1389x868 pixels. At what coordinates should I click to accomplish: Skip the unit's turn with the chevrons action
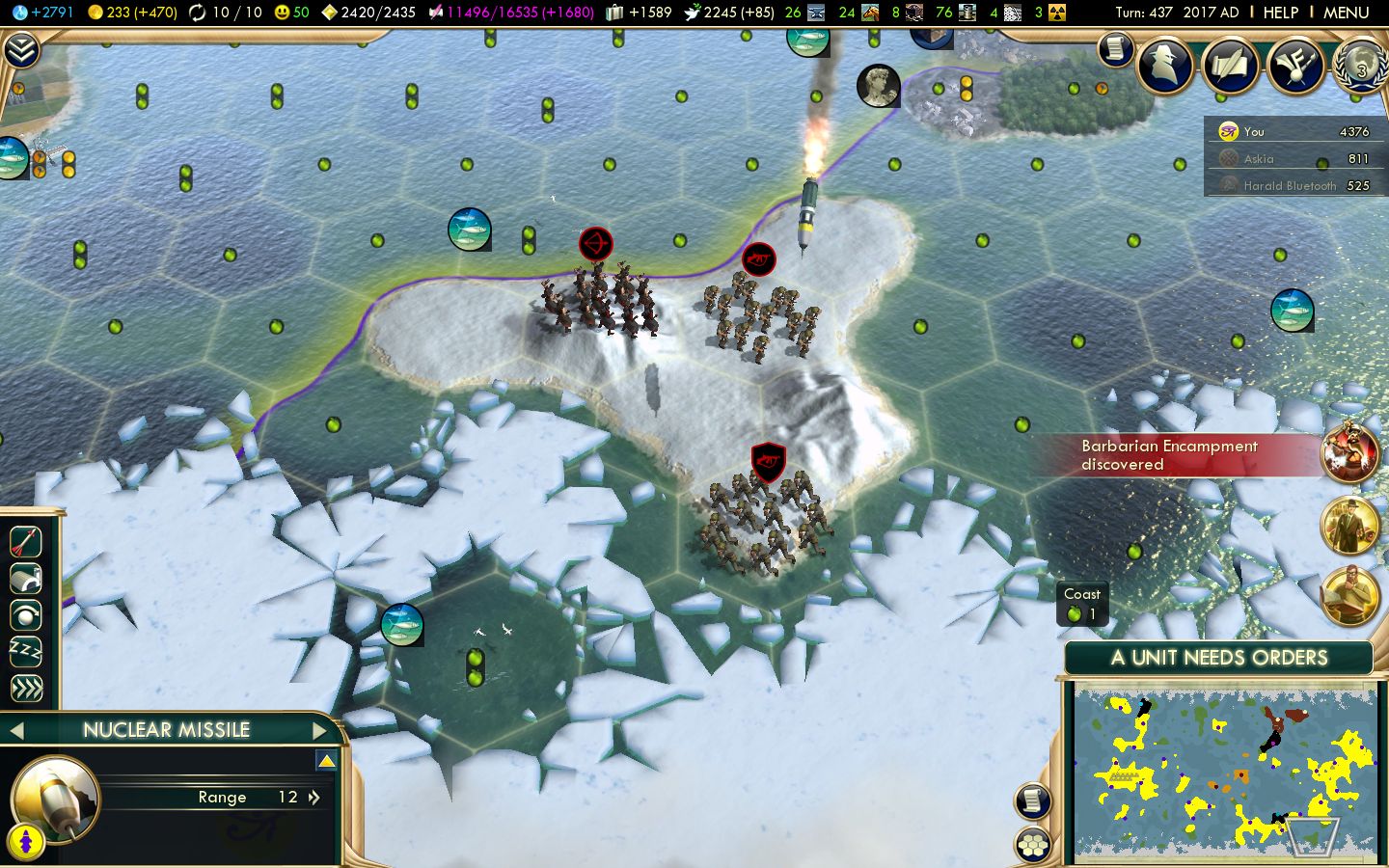click(x=24, y=689)
